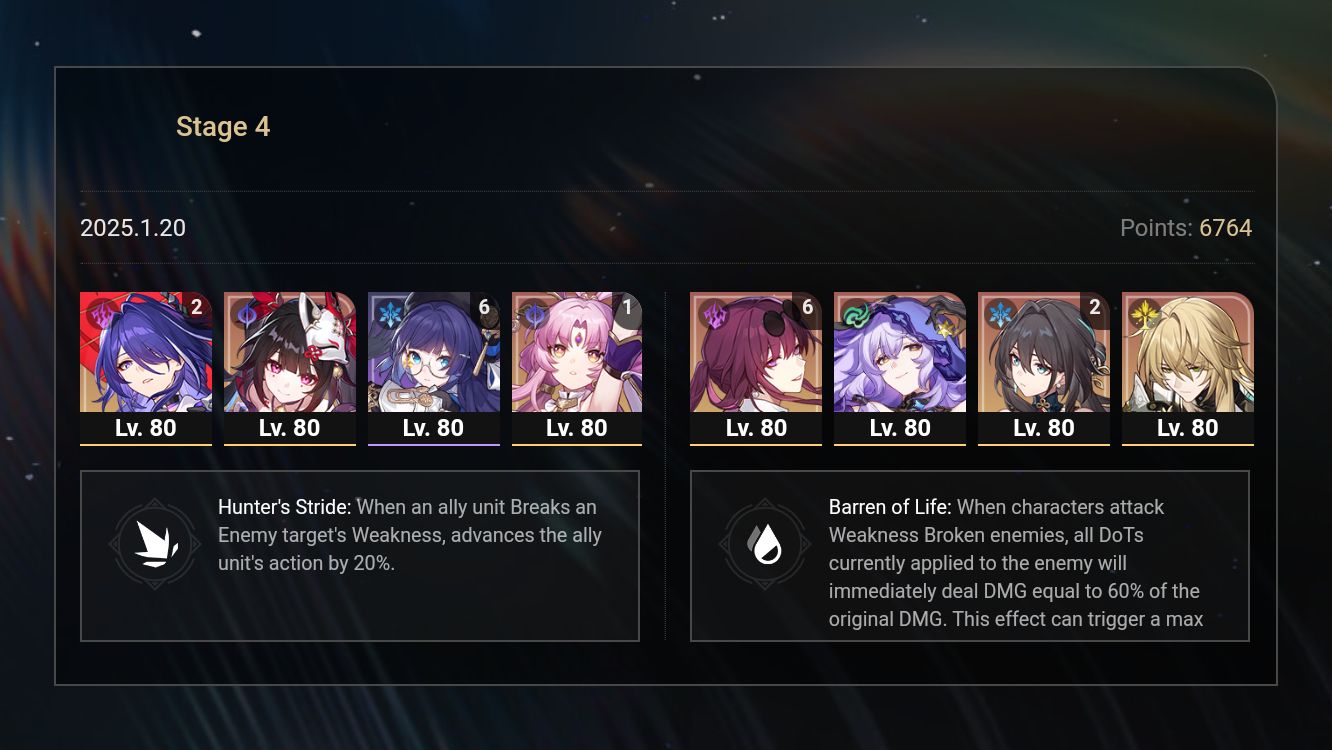Click the Points value 6764
This screenshot has width=1332, height=750.
[1225, 228]
